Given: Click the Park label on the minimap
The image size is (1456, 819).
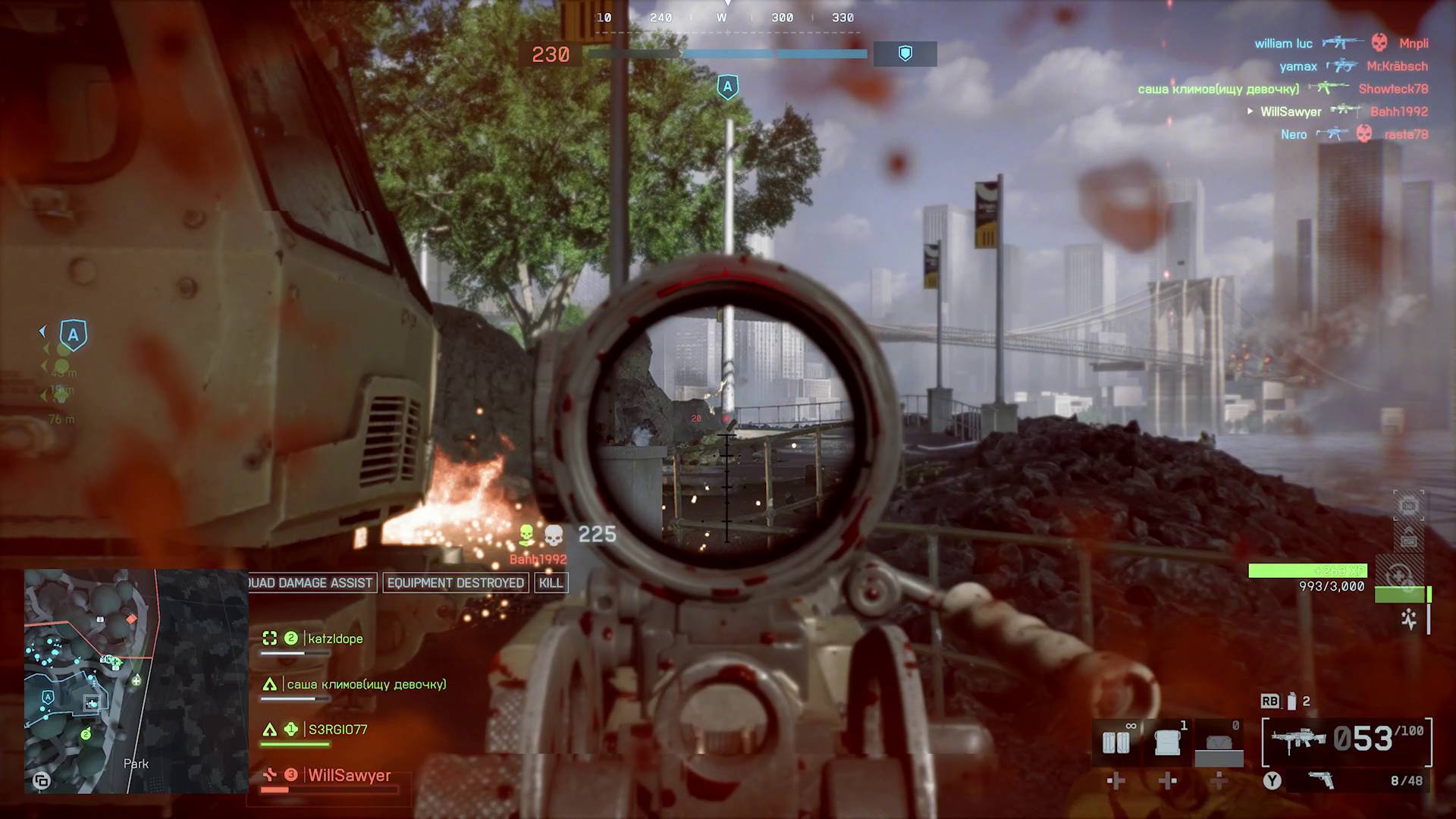Looking at the screenshot, I should pyautogui.click(x=136, y=764).
